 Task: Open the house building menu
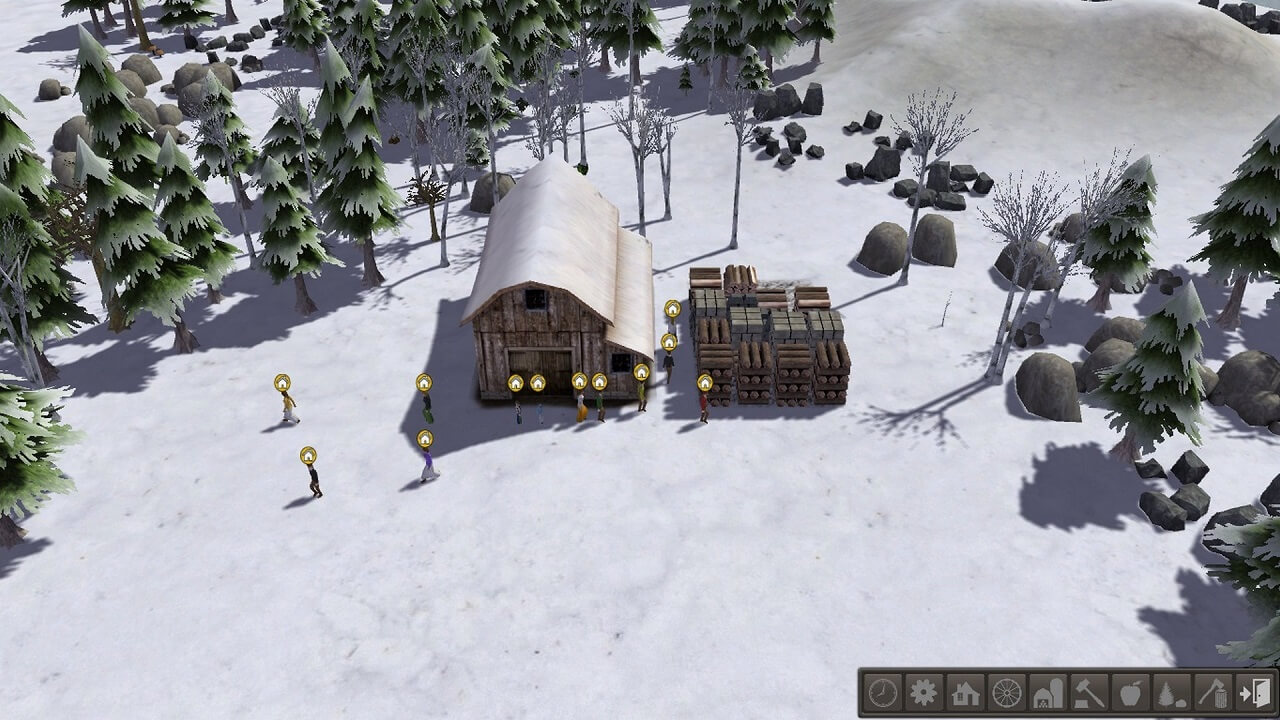[x=965, y=692]
